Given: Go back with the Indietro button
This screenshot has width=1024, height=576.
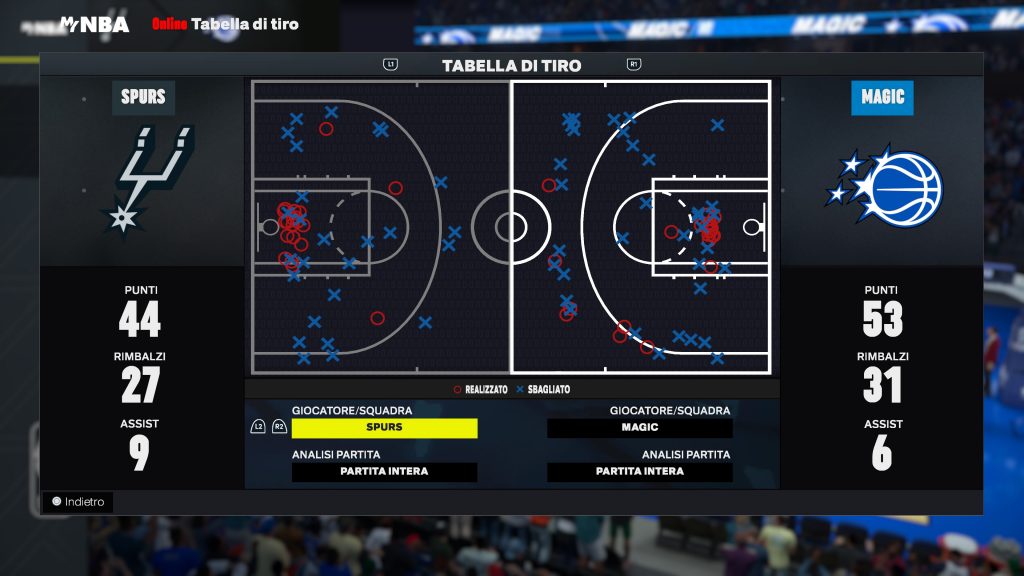Looking at the screenshot, I should tap(78, 502).
